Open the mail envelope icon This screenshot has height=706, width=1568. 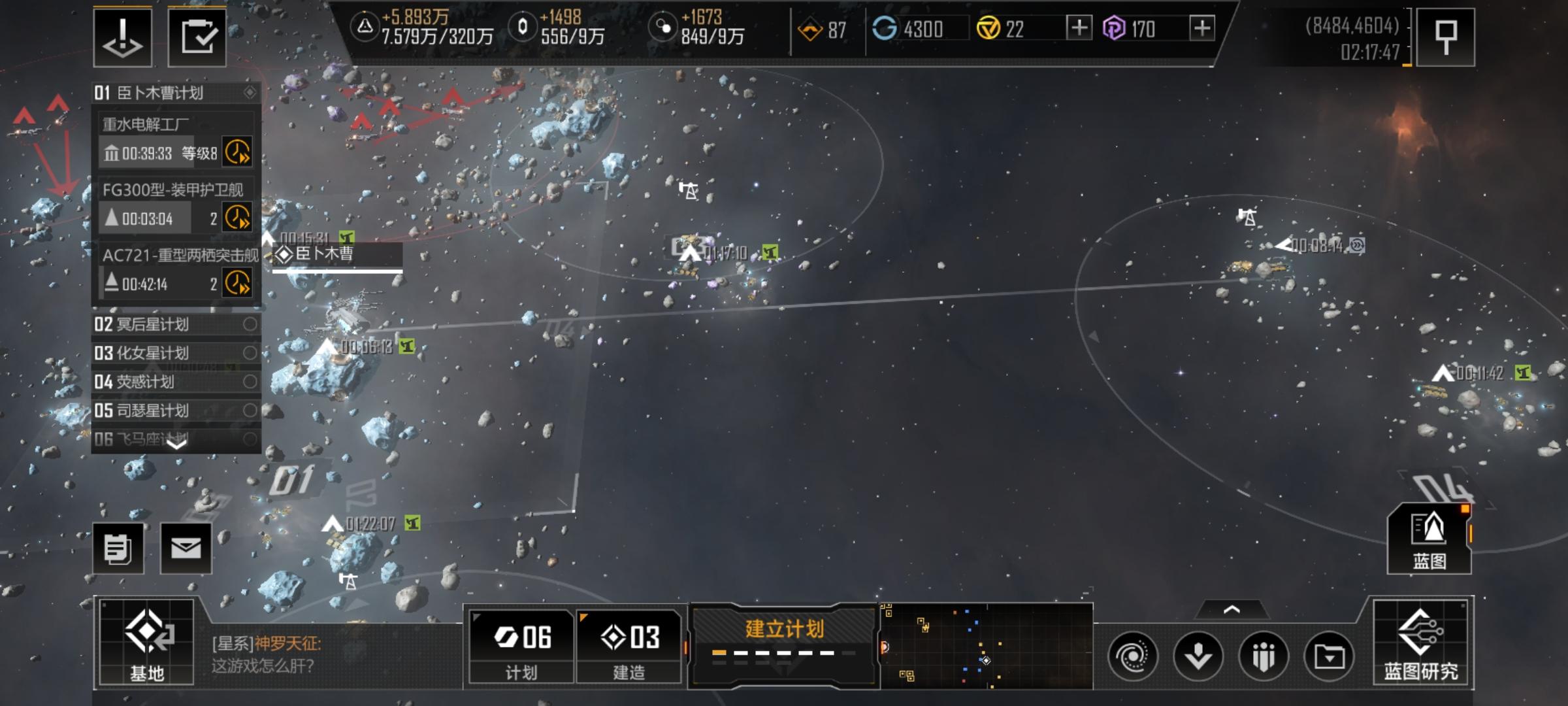(186, 548)
